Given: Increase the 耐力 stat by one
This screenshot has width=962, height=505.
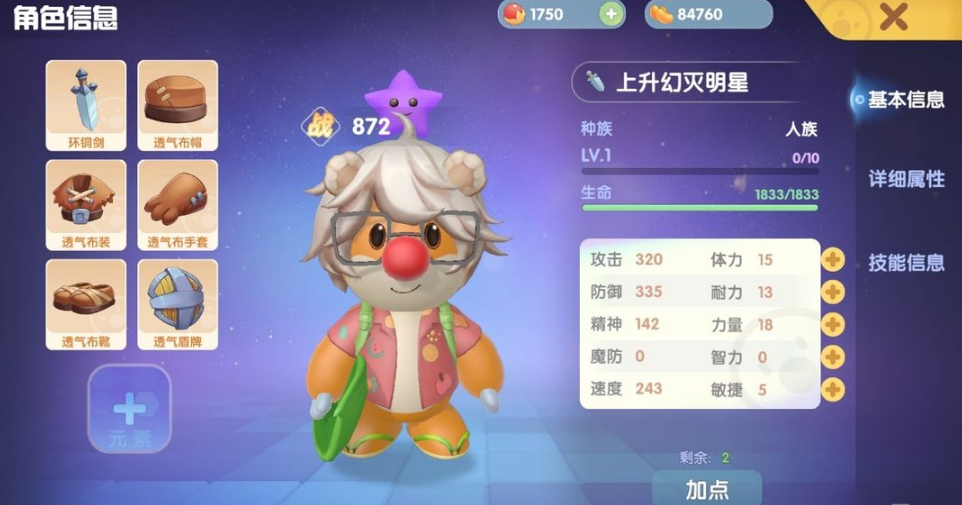Looking at the screenshot, I should [x=832, y=293].
